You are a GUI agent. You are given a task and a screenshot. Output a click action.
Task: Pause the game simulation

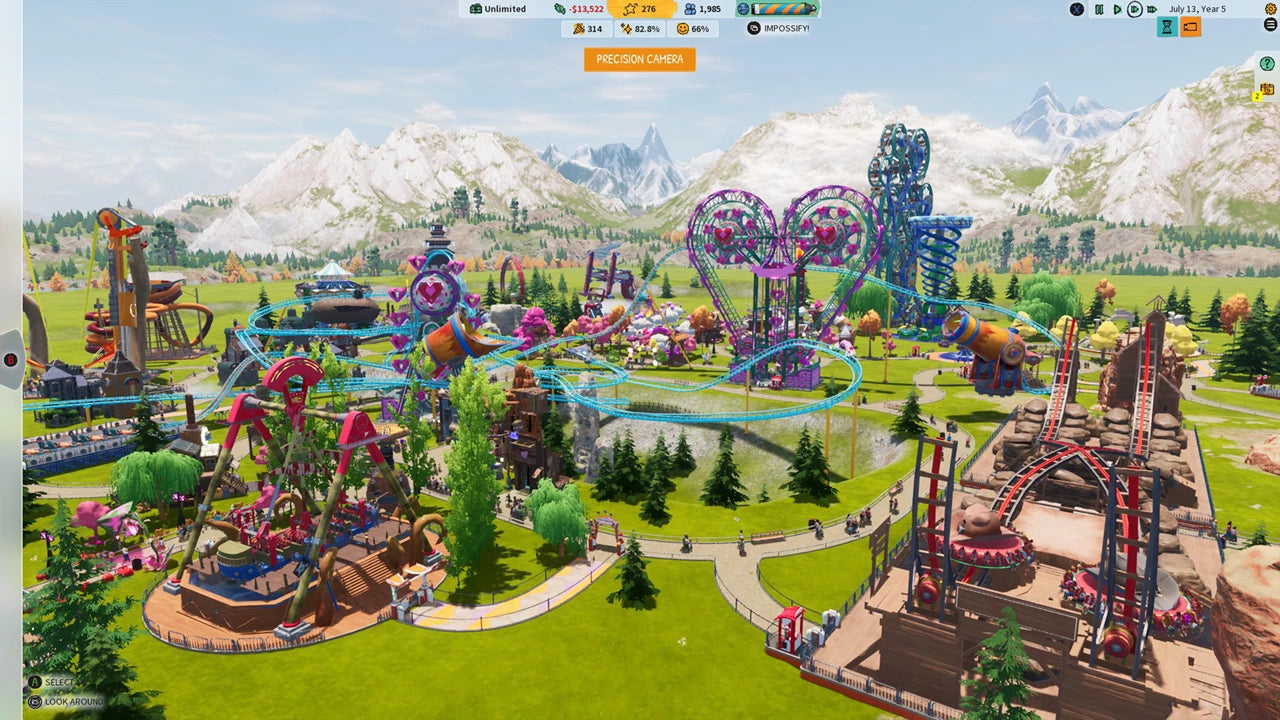(1100, 9)
